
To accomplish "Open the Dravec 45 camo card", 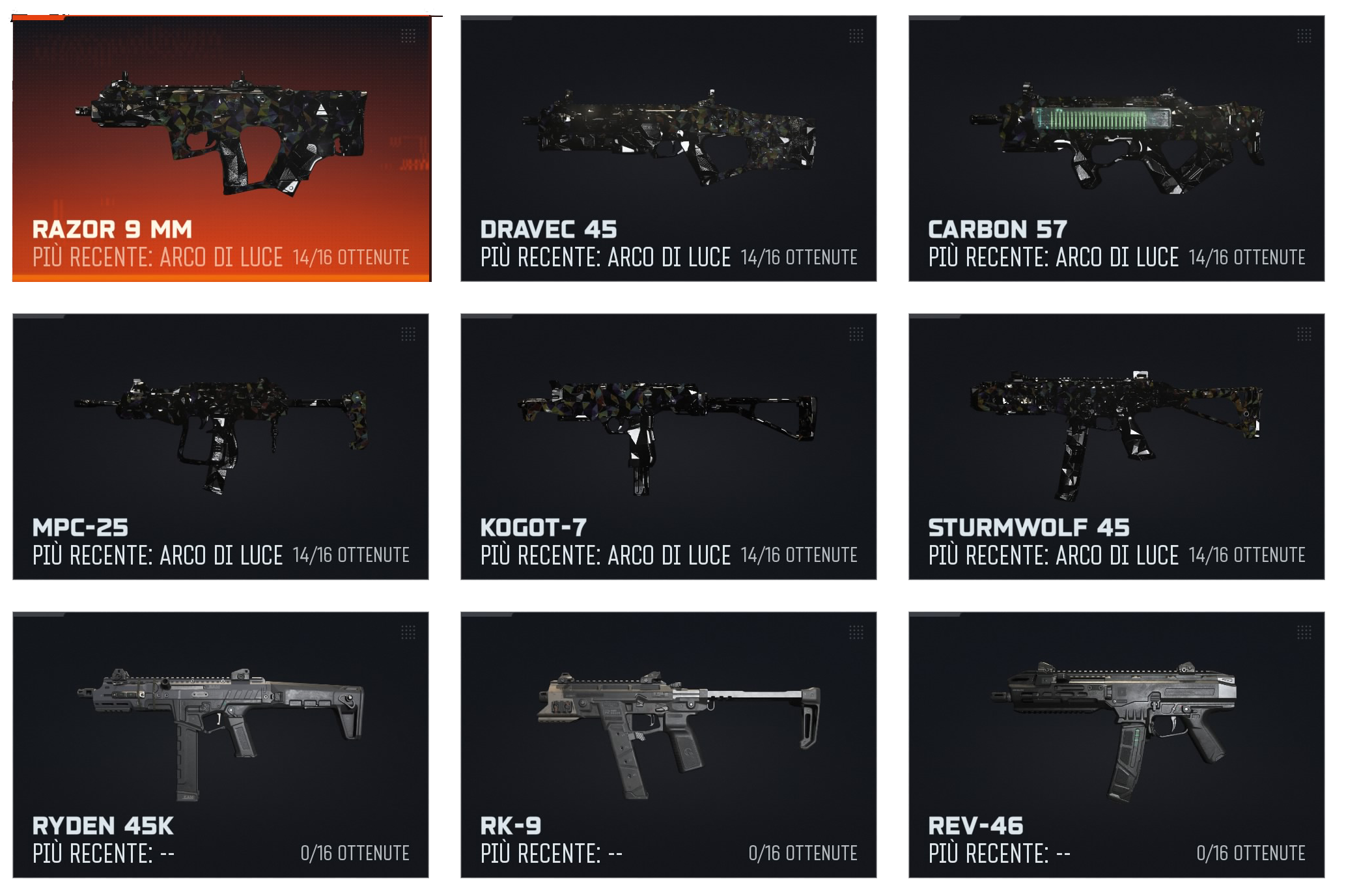I will [668, 148].
